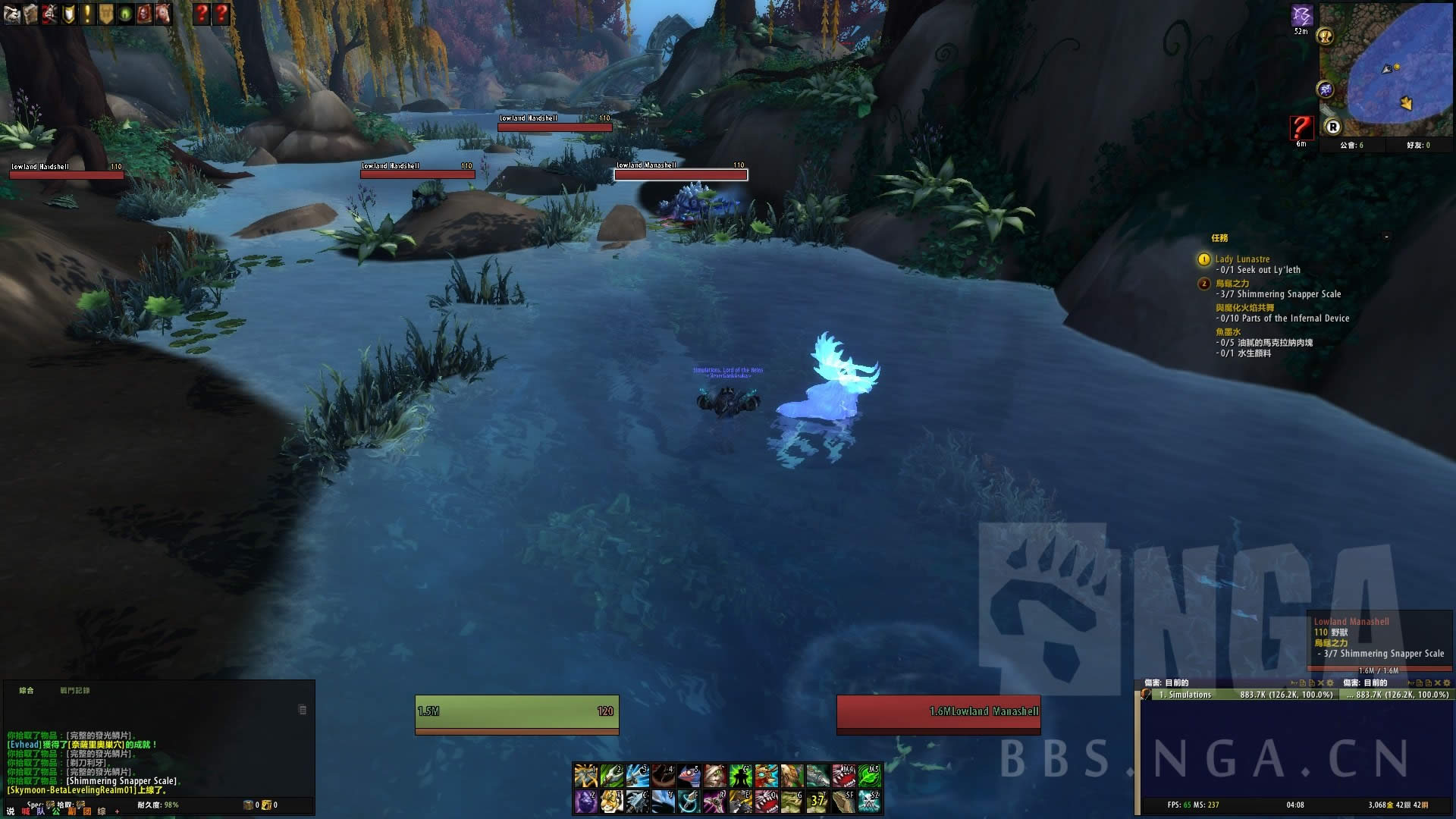The height and width of the screenshot is (819, 1456).
Task: Switch to the 戰鬥記錄 combat log tab
Action: [75, 691]
